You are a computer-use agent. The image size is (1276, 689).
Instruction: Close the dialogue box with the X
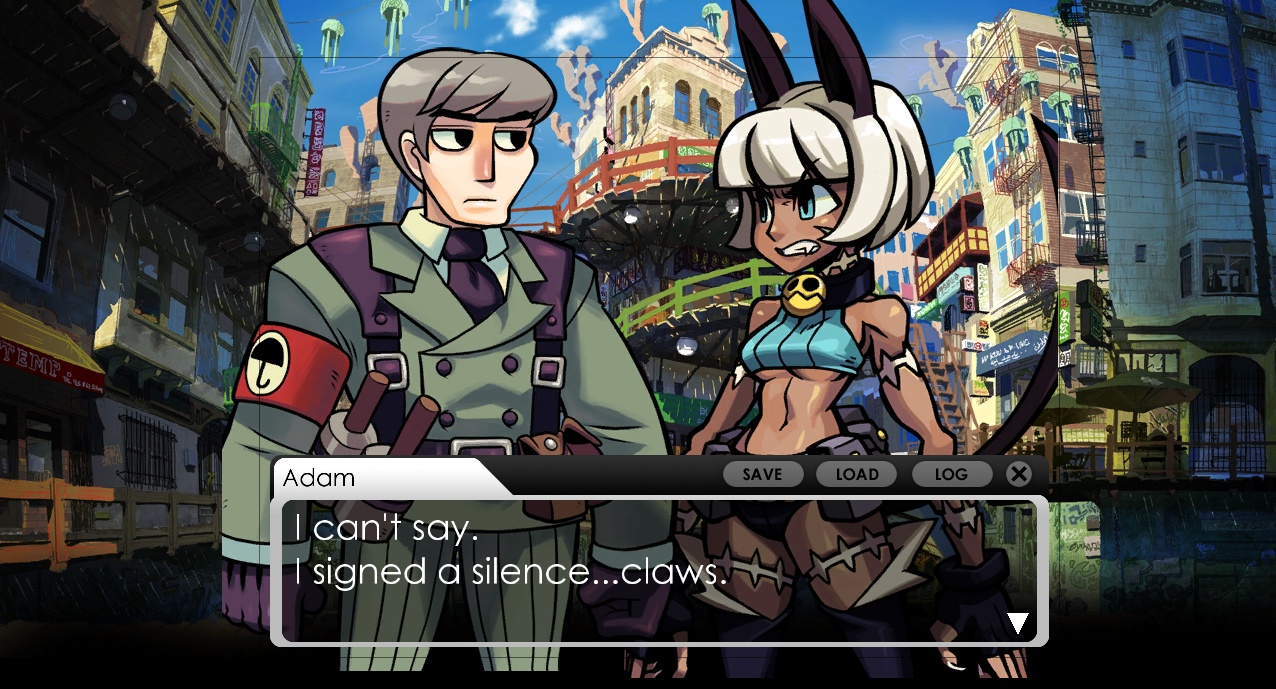pos(1018,474)
